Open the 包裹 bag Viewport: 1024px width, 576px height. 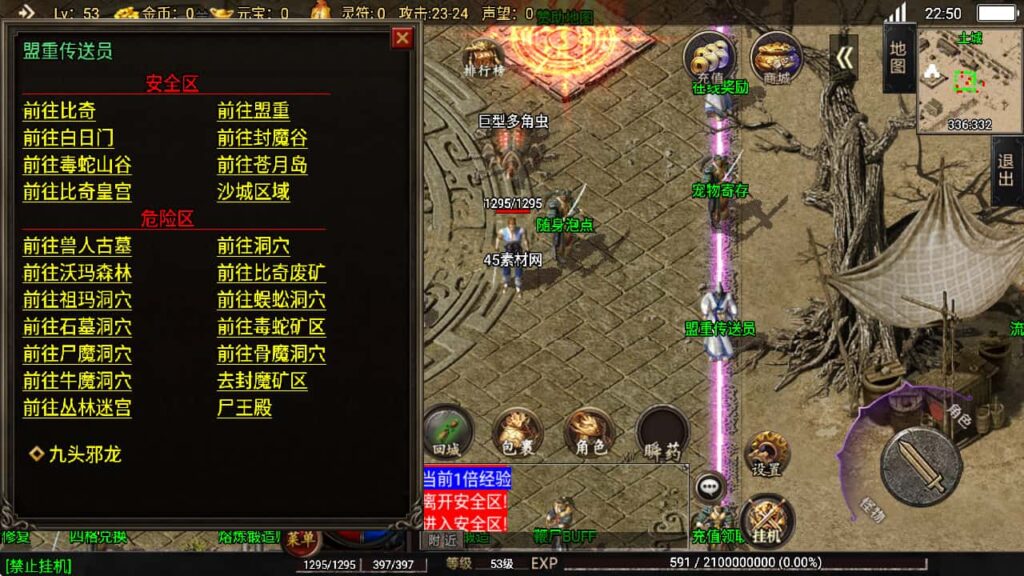pyautogui.click(x=517, y=432)
